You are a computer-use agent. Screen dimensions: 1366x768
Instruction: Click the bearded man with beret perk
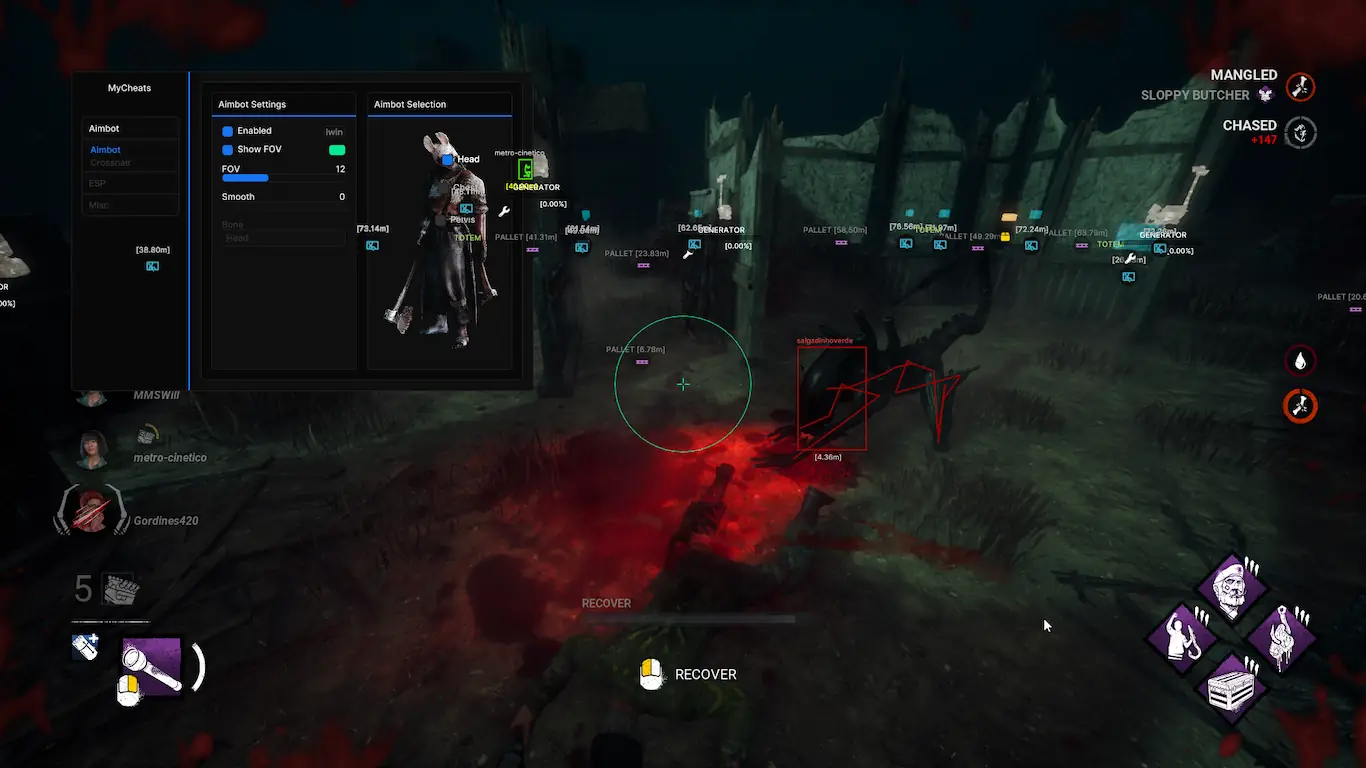[1231, 591]
